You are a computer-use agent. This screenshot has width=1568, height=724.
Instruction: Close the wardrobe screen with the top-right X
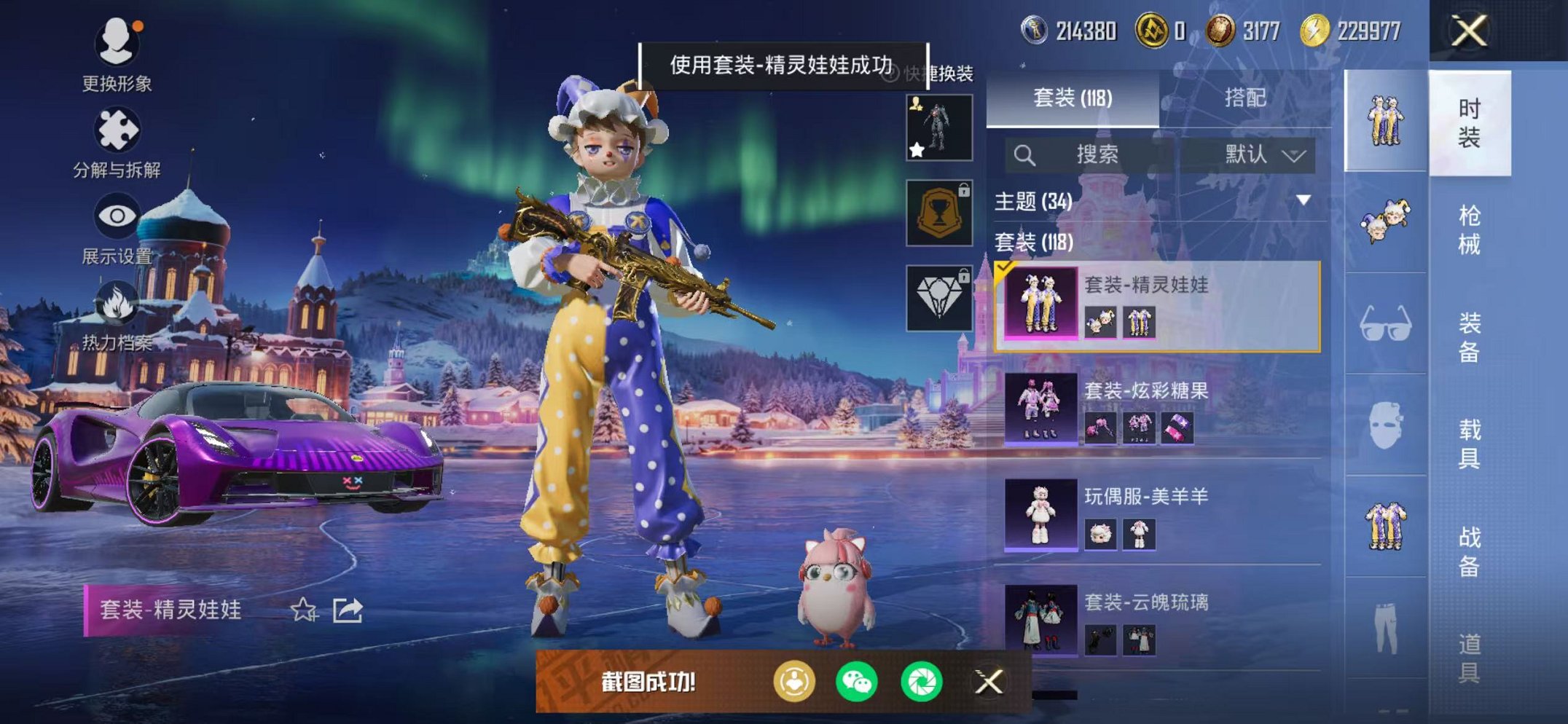[1469, 31]
